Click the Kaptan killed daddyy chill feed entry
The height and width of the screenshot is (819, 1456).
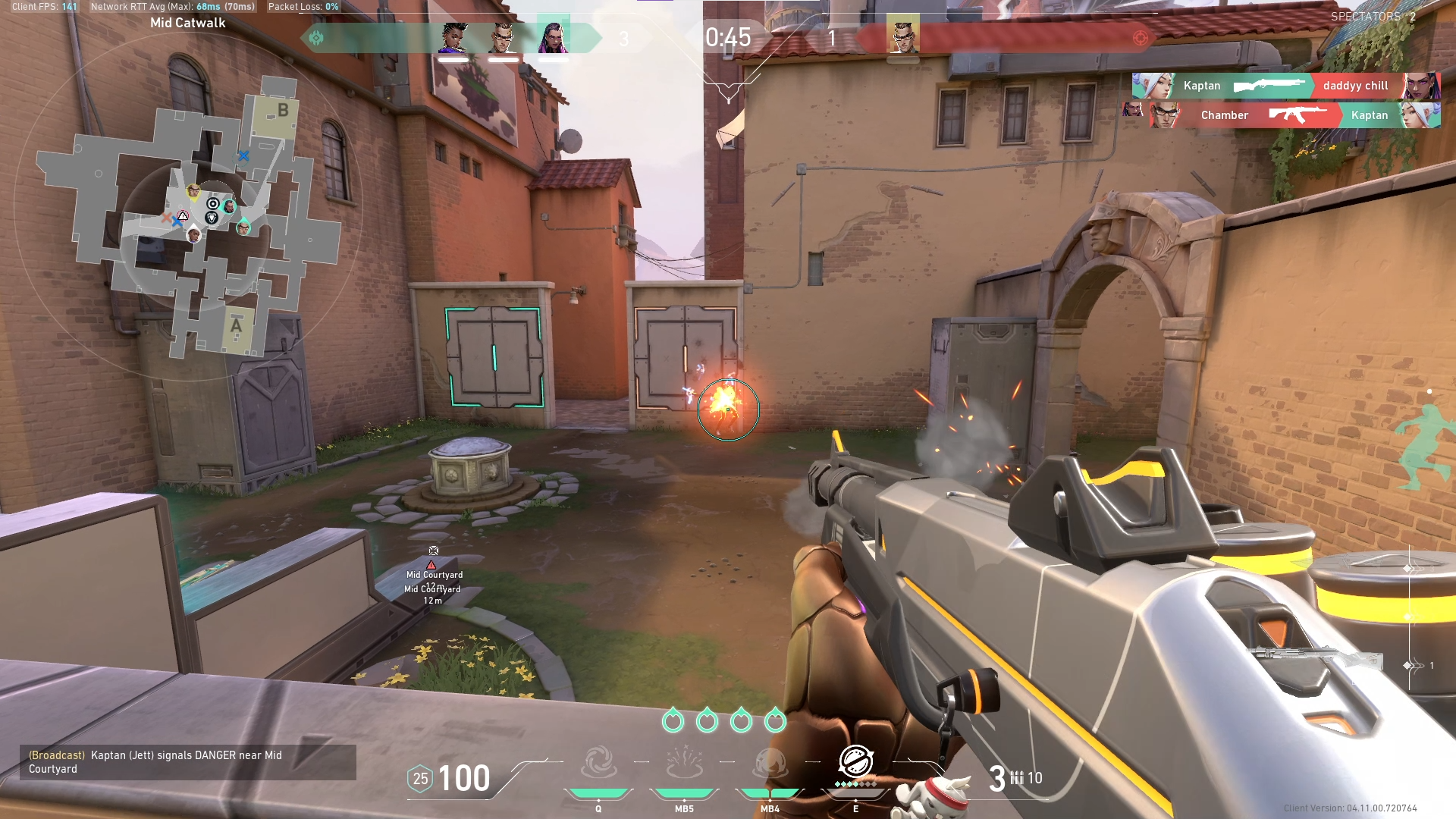click(1286, 86)
